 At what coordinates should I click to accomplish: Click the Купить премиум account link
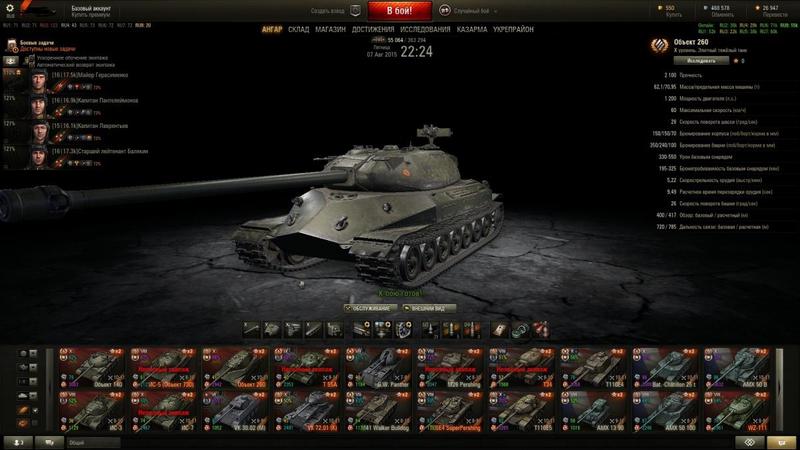click(86, 12)
